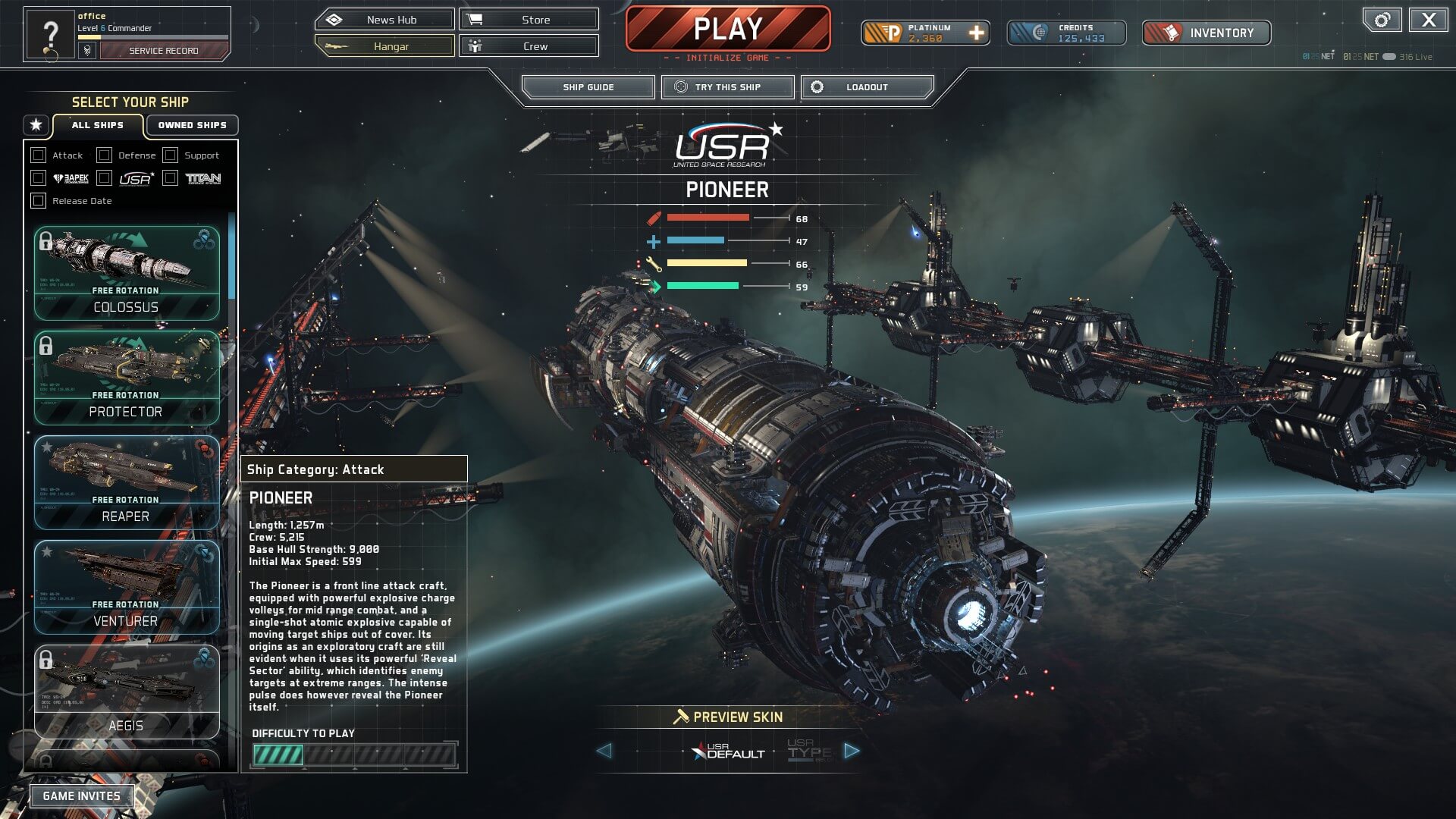Start a match with the PLAY button
1456x819 pixels.
(727, 30)
